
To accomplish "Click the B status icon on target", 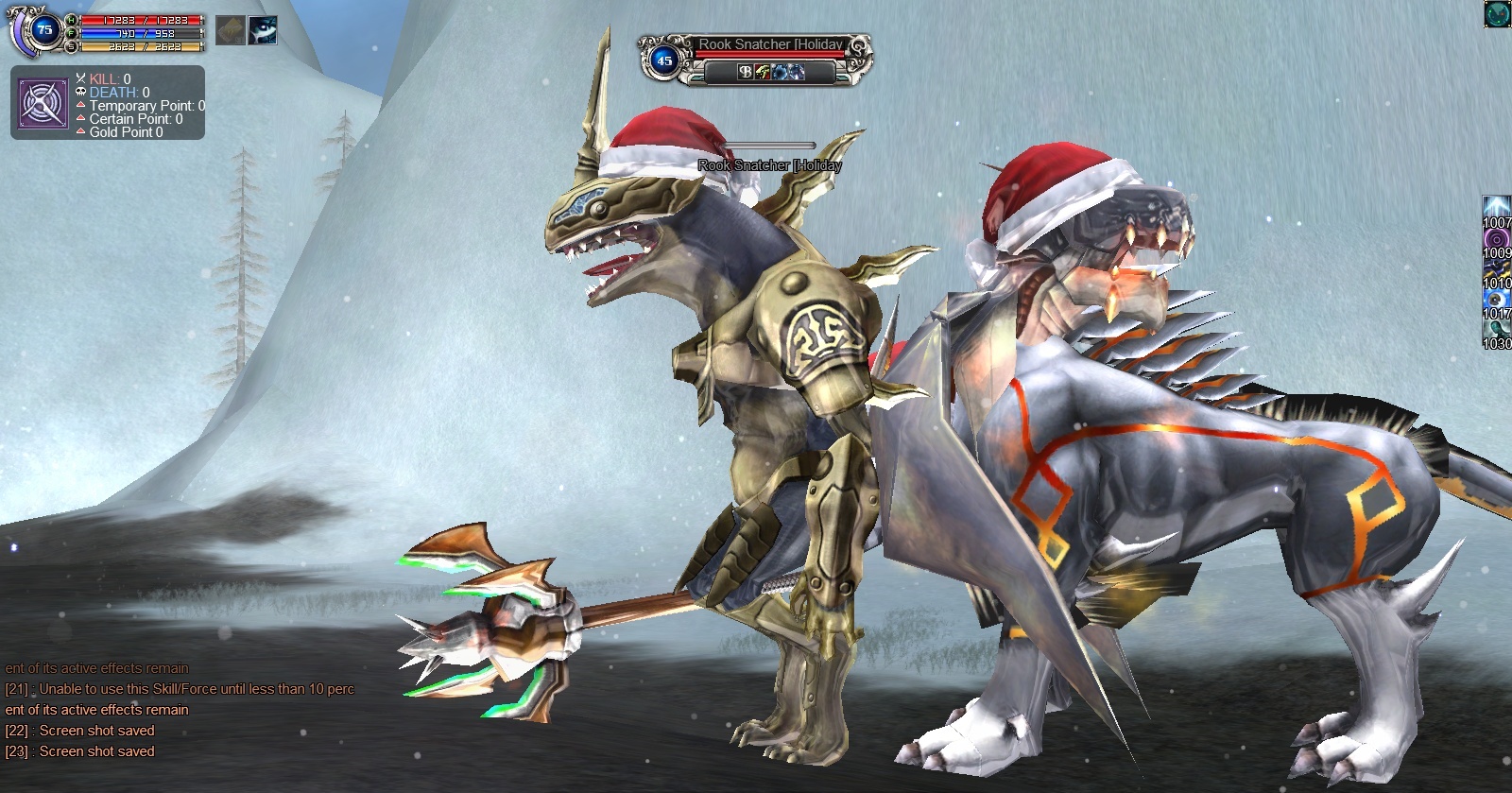I will tap(745, 72).
